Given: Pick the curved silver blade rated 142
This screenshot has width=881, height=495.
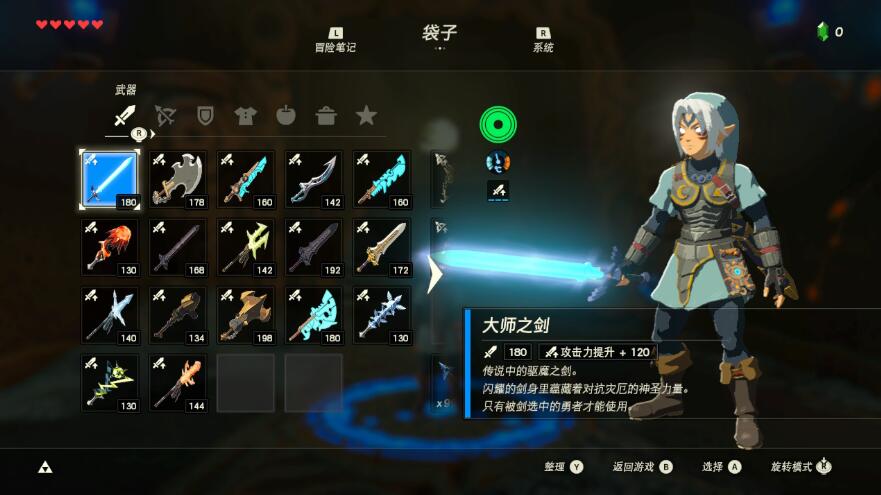Looking at the screenshot, I should (313, 180).
